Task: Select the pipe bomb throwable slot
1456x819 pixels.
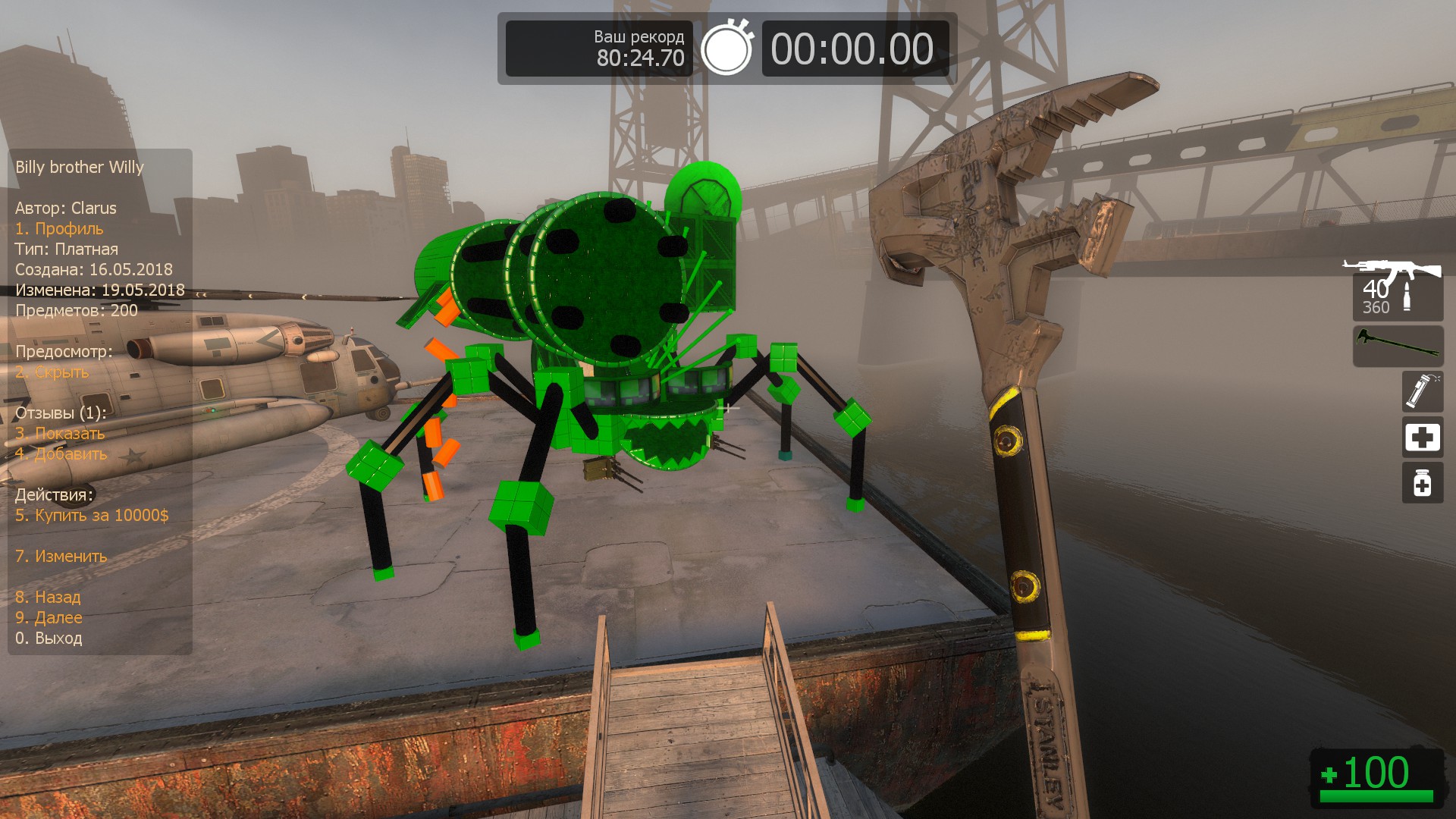Action: coord(1422,391)
